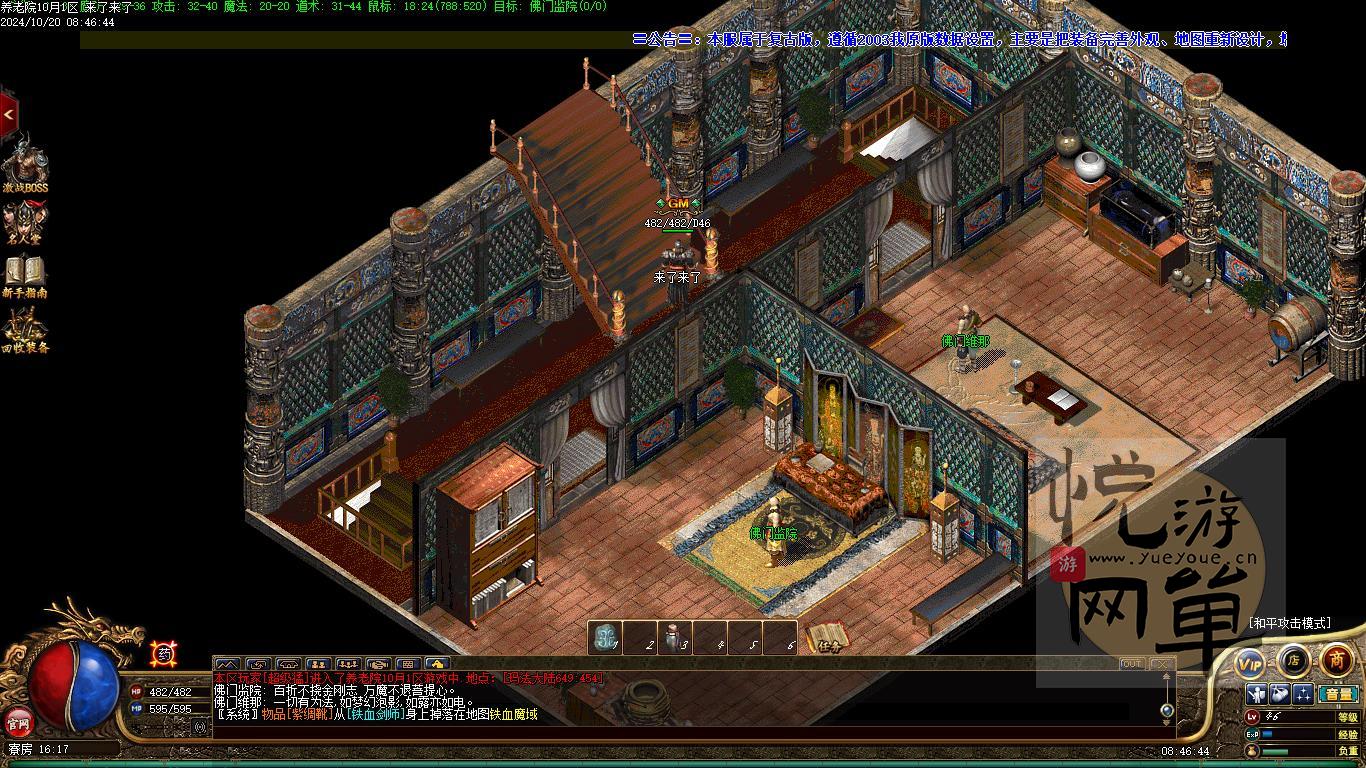Toggle the 音量 volume button
This screenshot has height=768, width=1366.
(x=1337, y=694)
